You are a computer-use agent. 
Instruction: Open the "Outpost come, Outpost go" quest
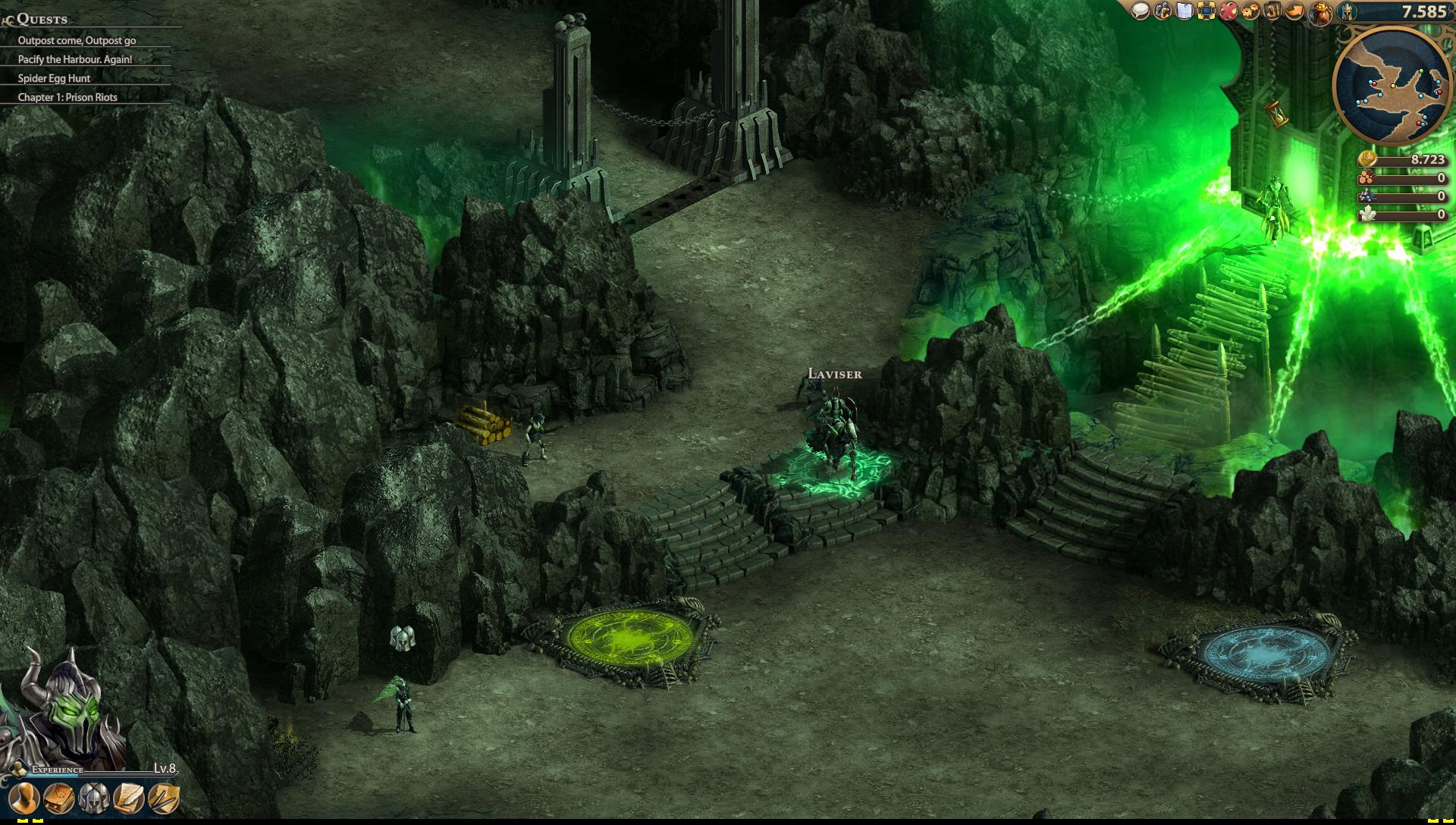[x=77, y=40]
